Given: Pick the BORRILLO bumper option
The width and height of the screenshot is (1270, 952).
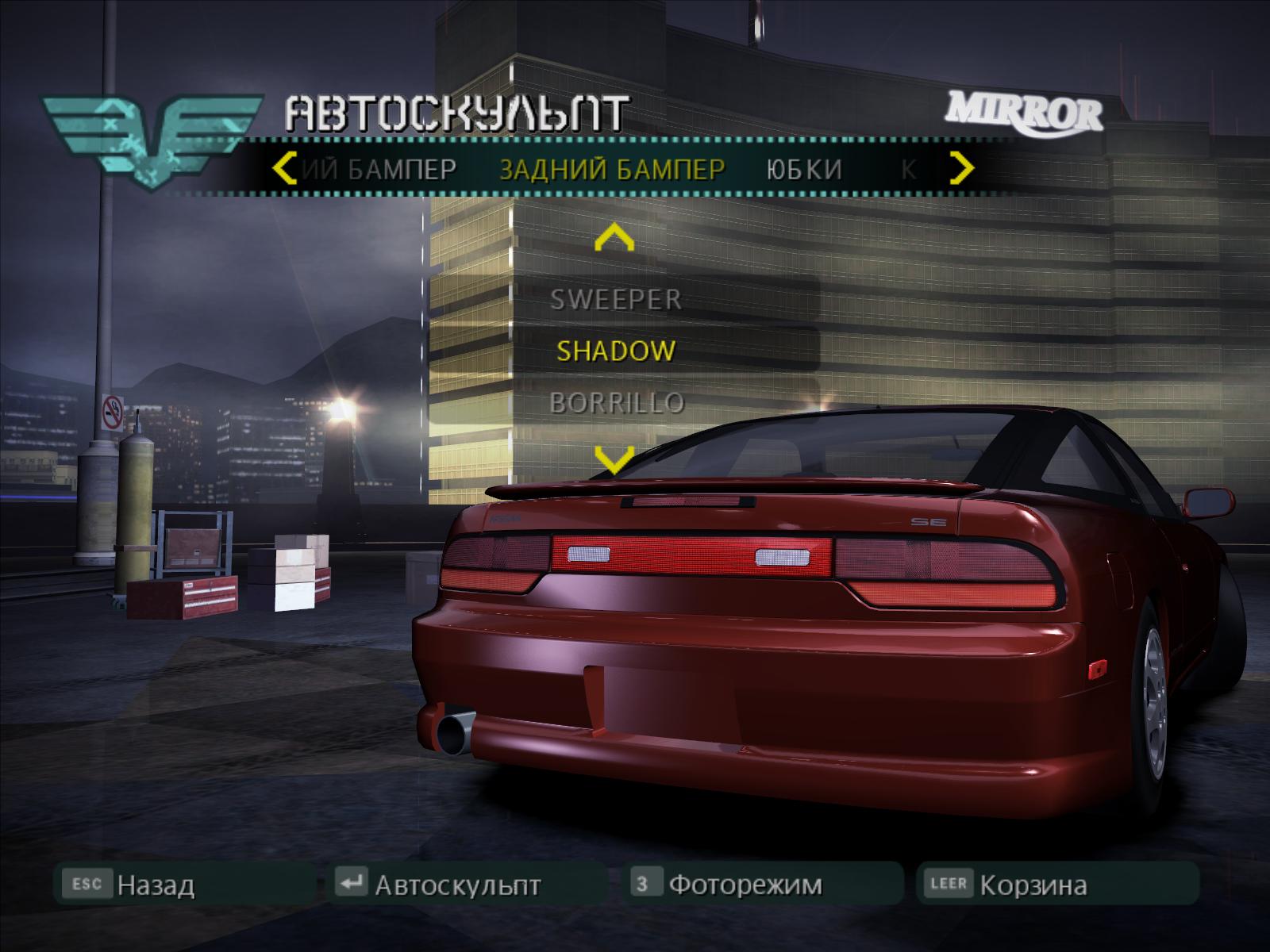Looking at the screenshot, I should click(616, 403).
